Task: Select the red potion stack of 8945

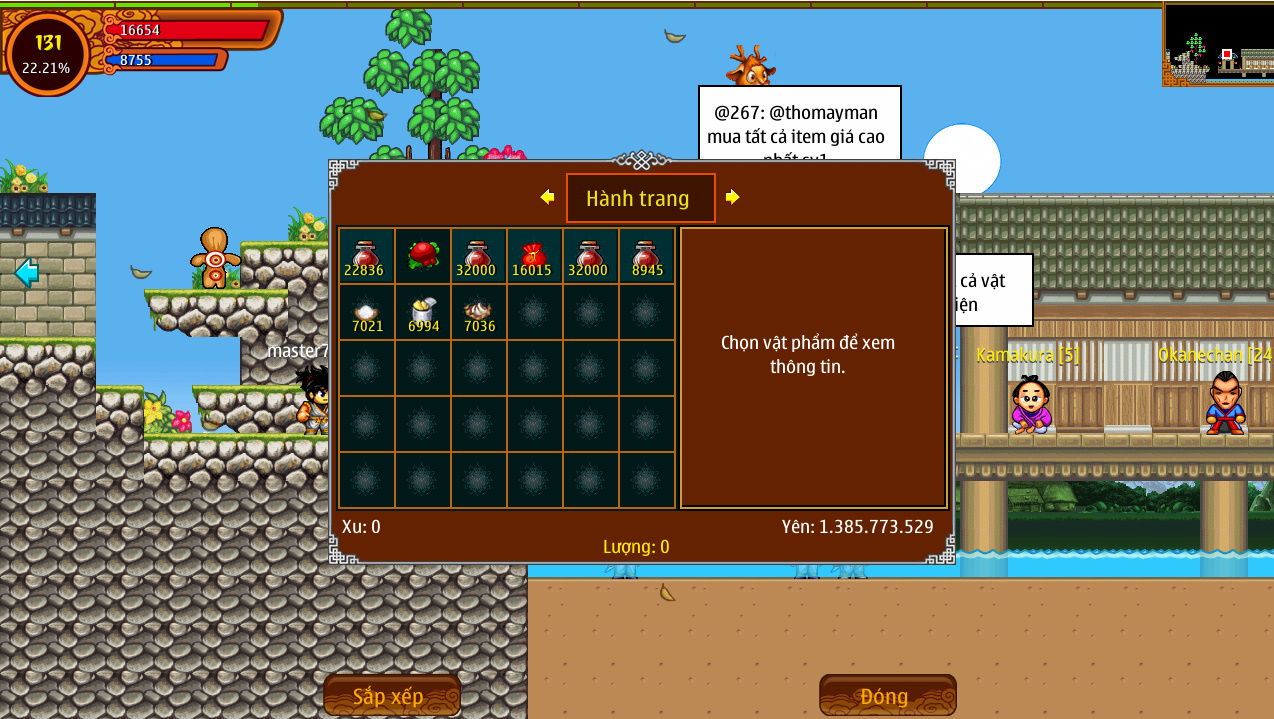Action: (x=647, y=256)
